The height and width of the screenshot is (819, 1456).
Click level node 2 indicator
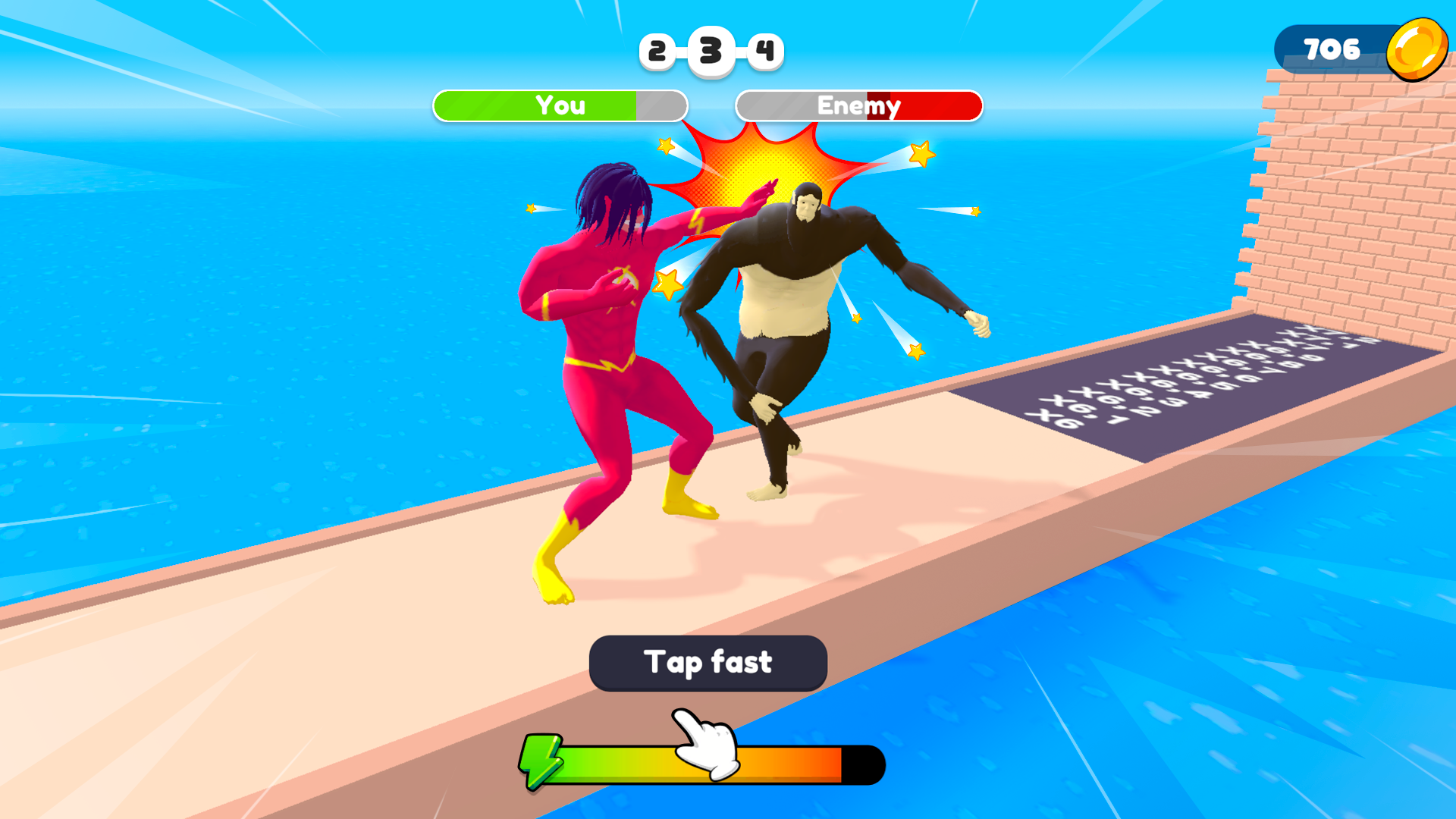point(657,50)
